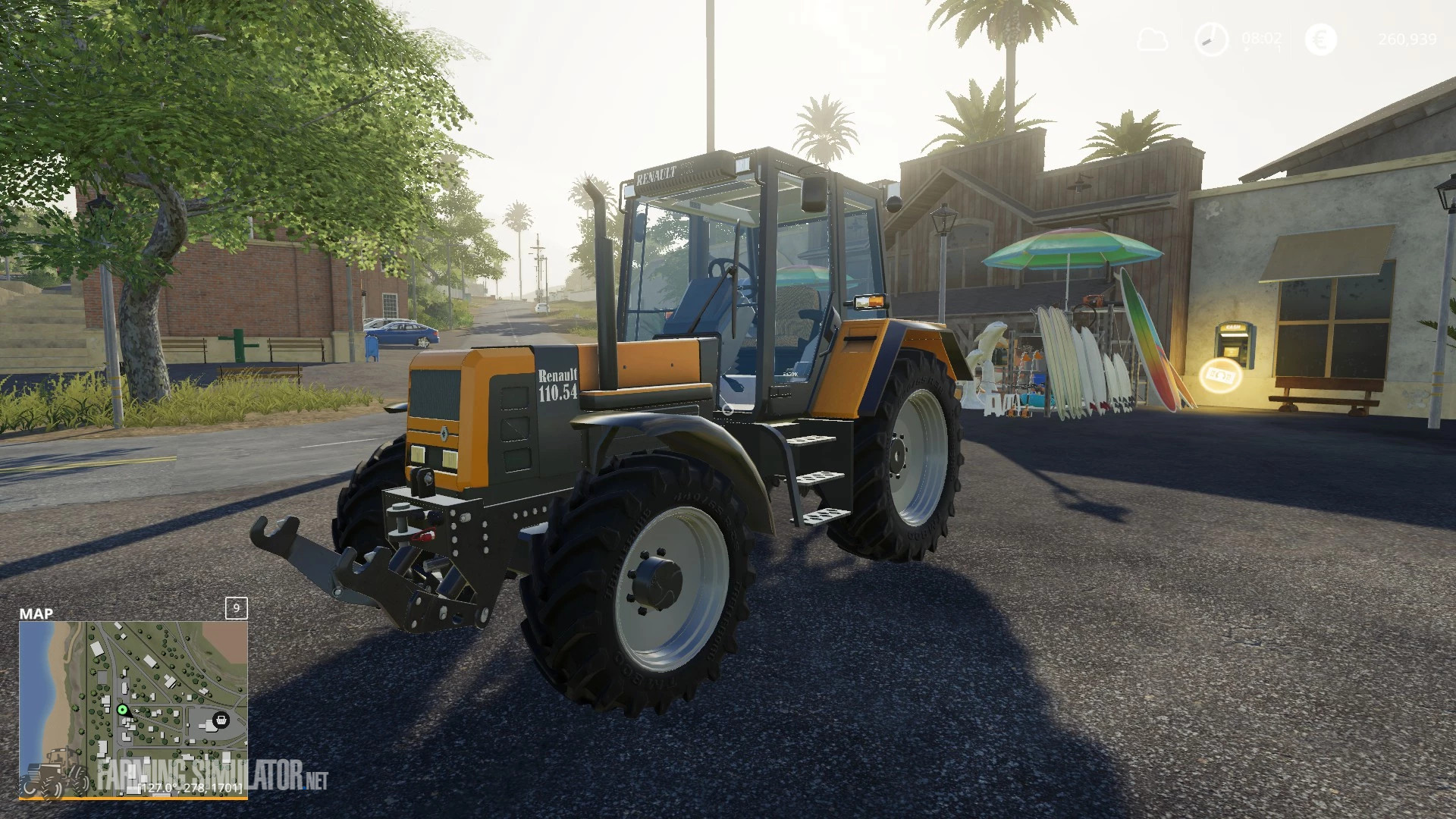Click the money balance reading 260,939
Screen dimensions: 1456x819
click(1408, 40)
